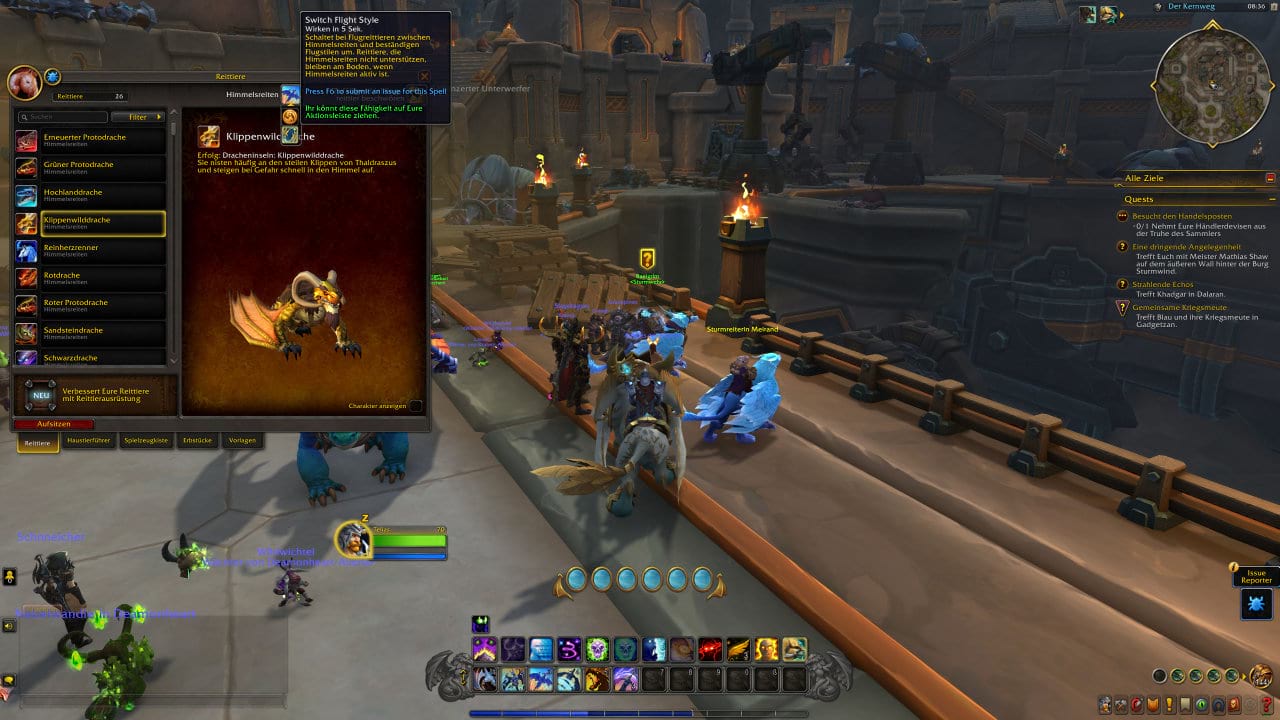Click the Aufsitzen mount button
The image size is (1280, 720).
(x=54, y=424)
